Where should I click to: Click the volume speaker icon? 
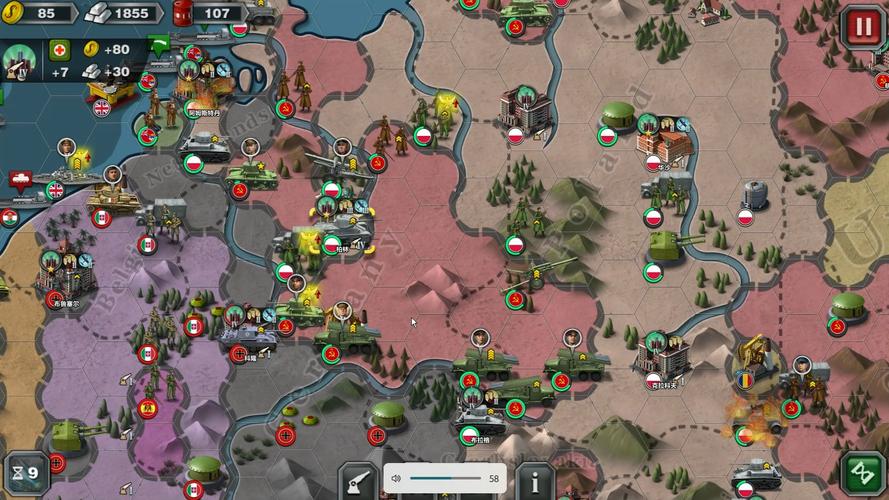[x=396, y=479]
